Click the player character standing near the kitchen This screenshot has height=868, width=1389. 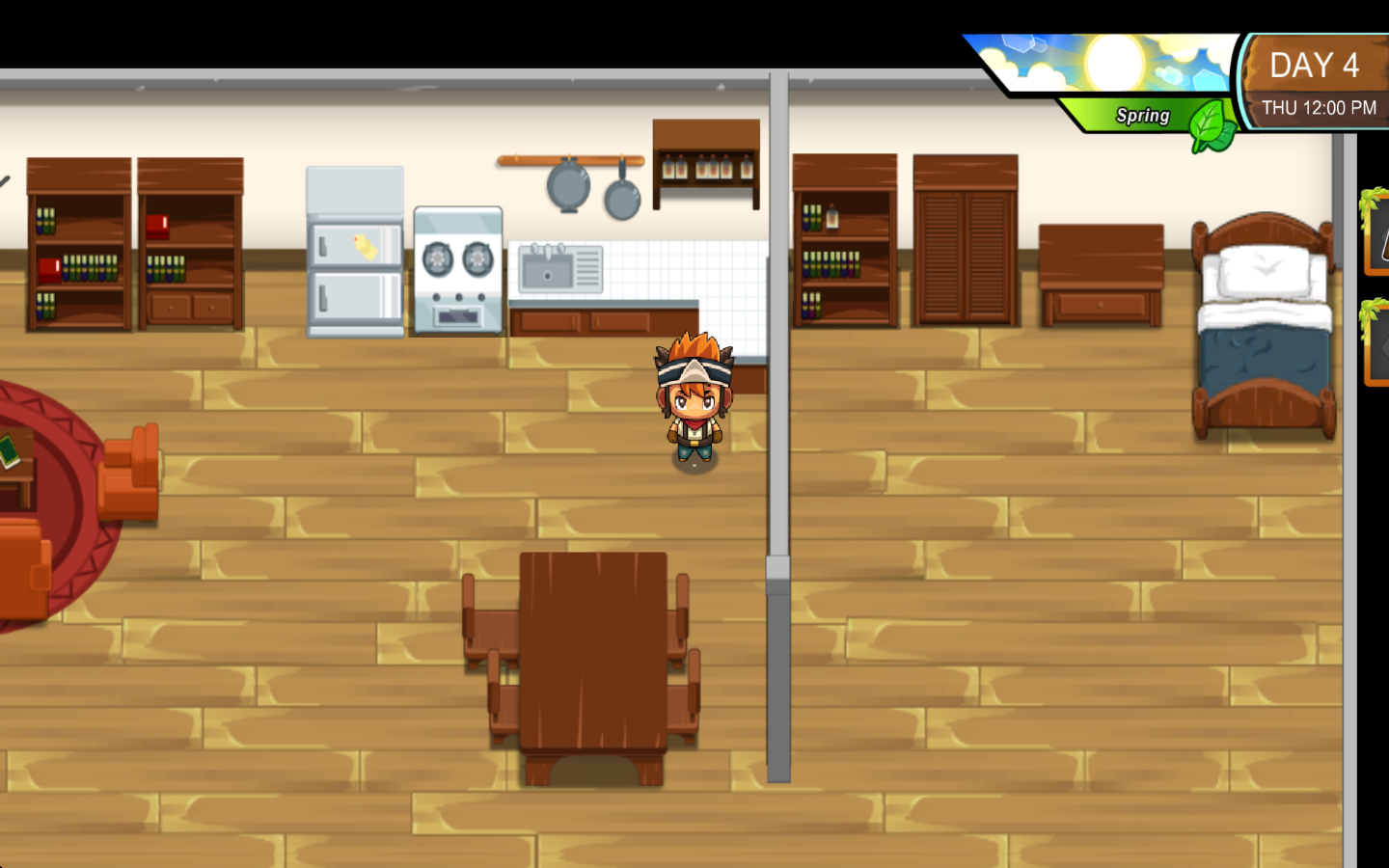tap(693, 405)
